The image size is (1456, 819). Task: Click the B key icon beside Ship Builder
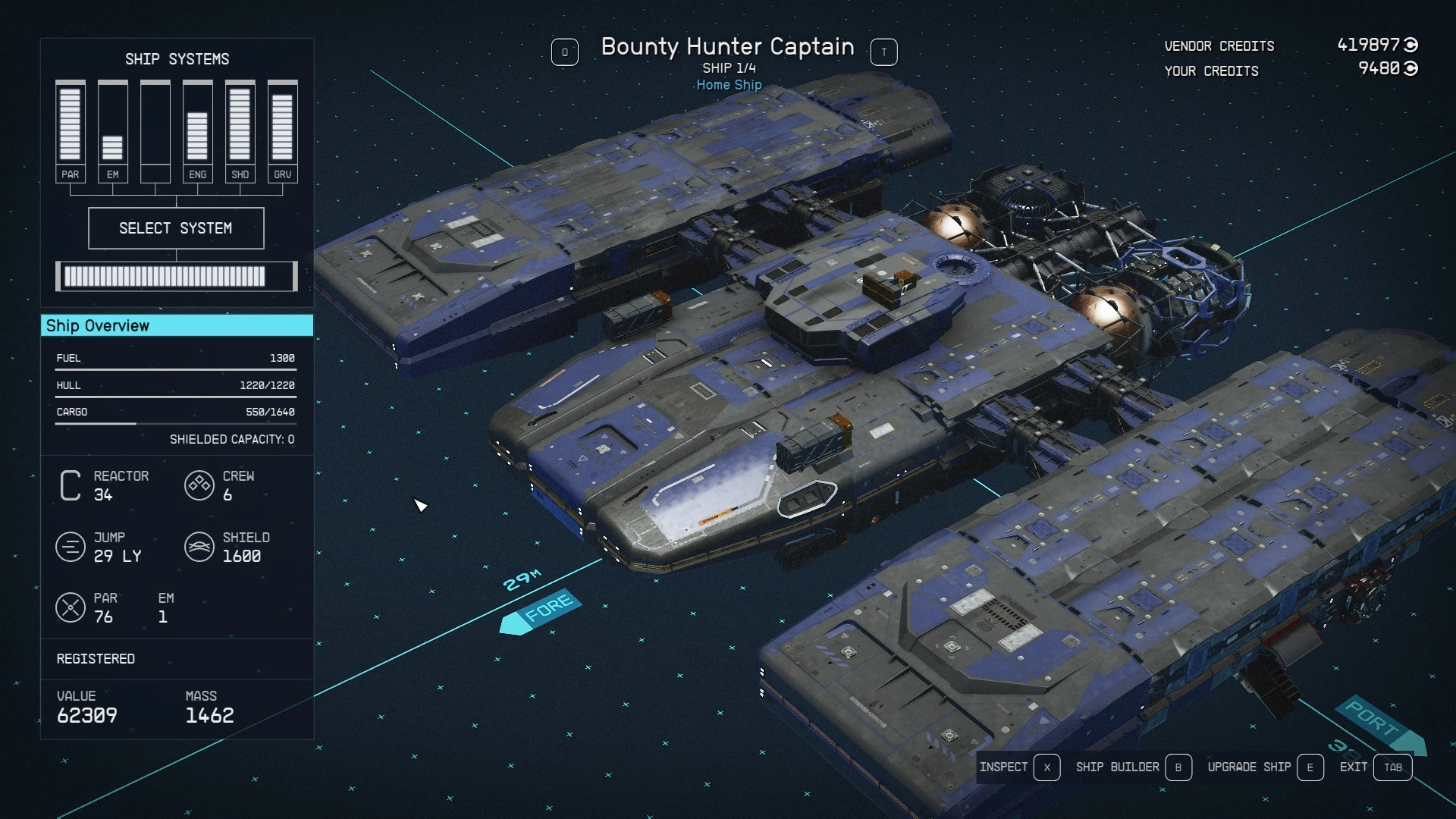(x=1178, y=767)
